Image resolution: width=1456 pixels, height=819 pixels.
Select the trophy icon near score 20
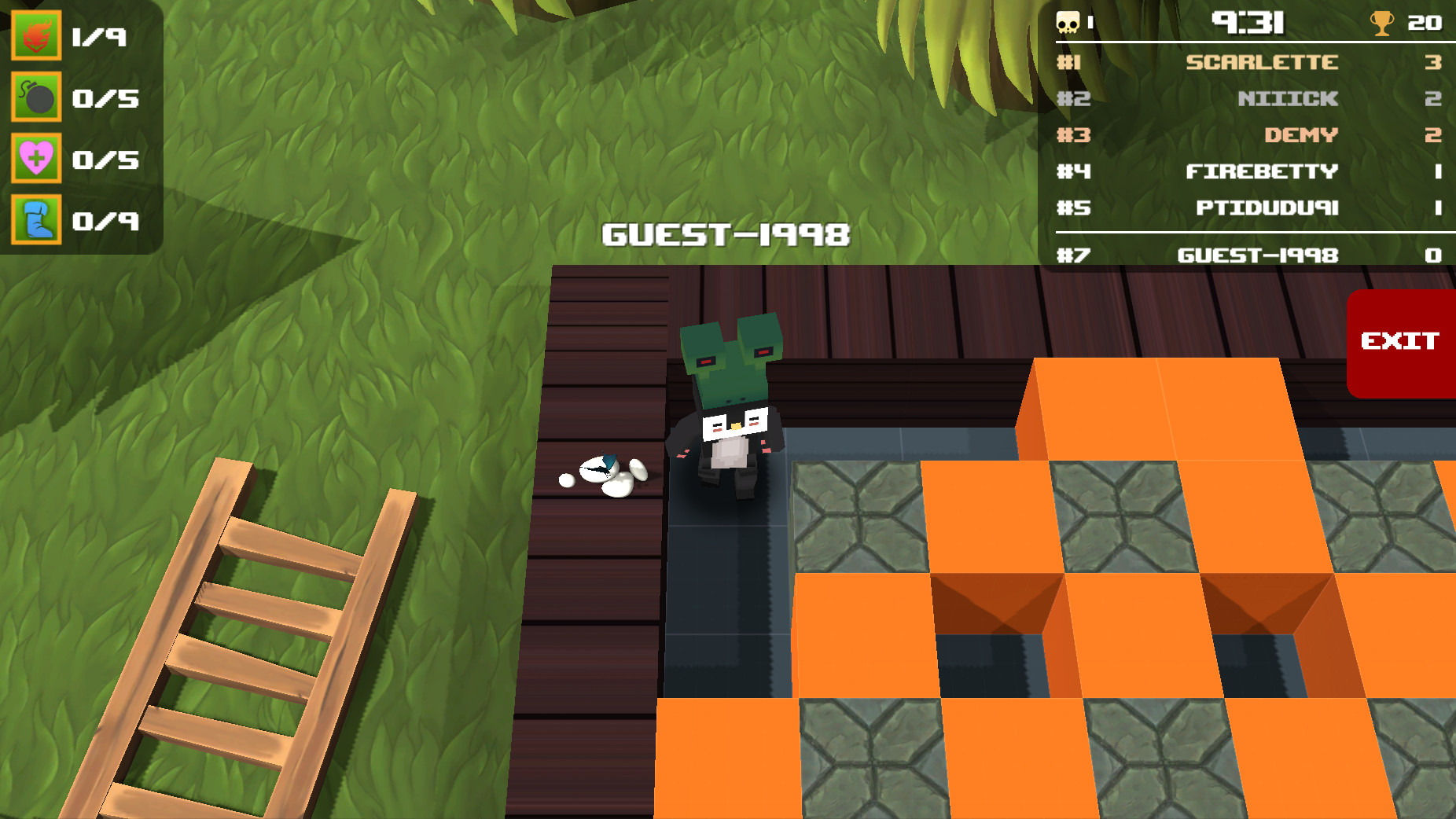[1381, 22]
